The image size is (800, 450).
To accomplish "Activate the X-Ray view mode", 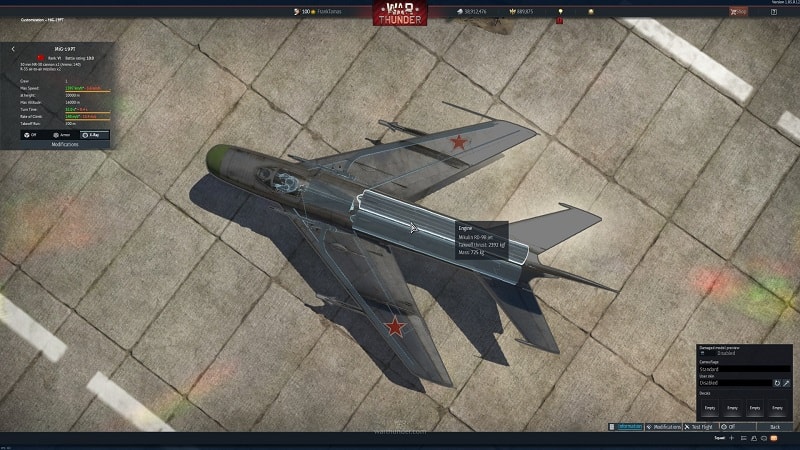I will (94, 134).
